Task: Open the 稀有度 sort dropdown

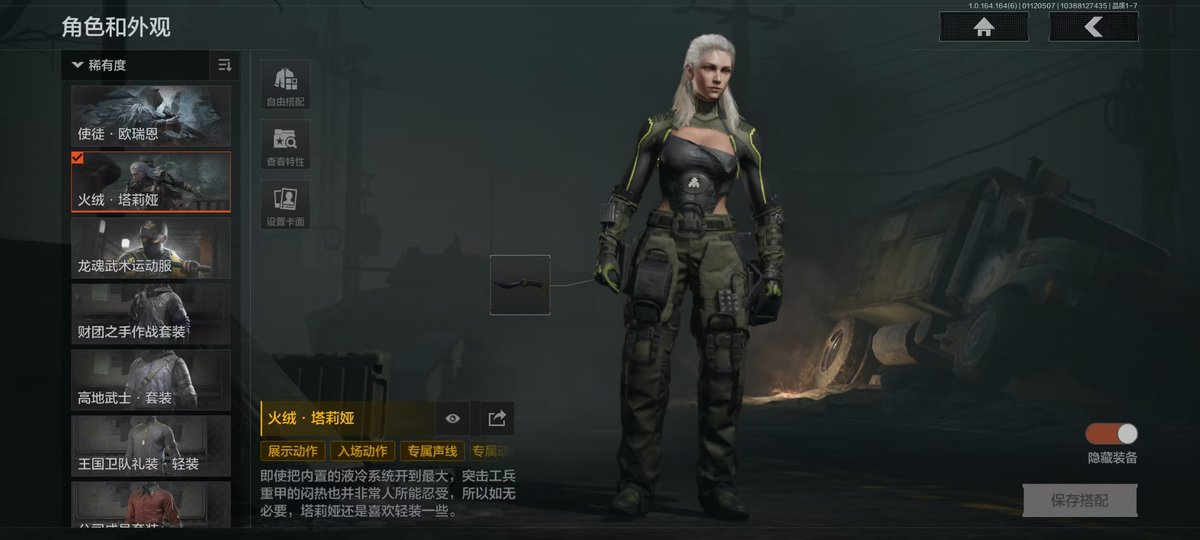Action: tap(100, 66)
